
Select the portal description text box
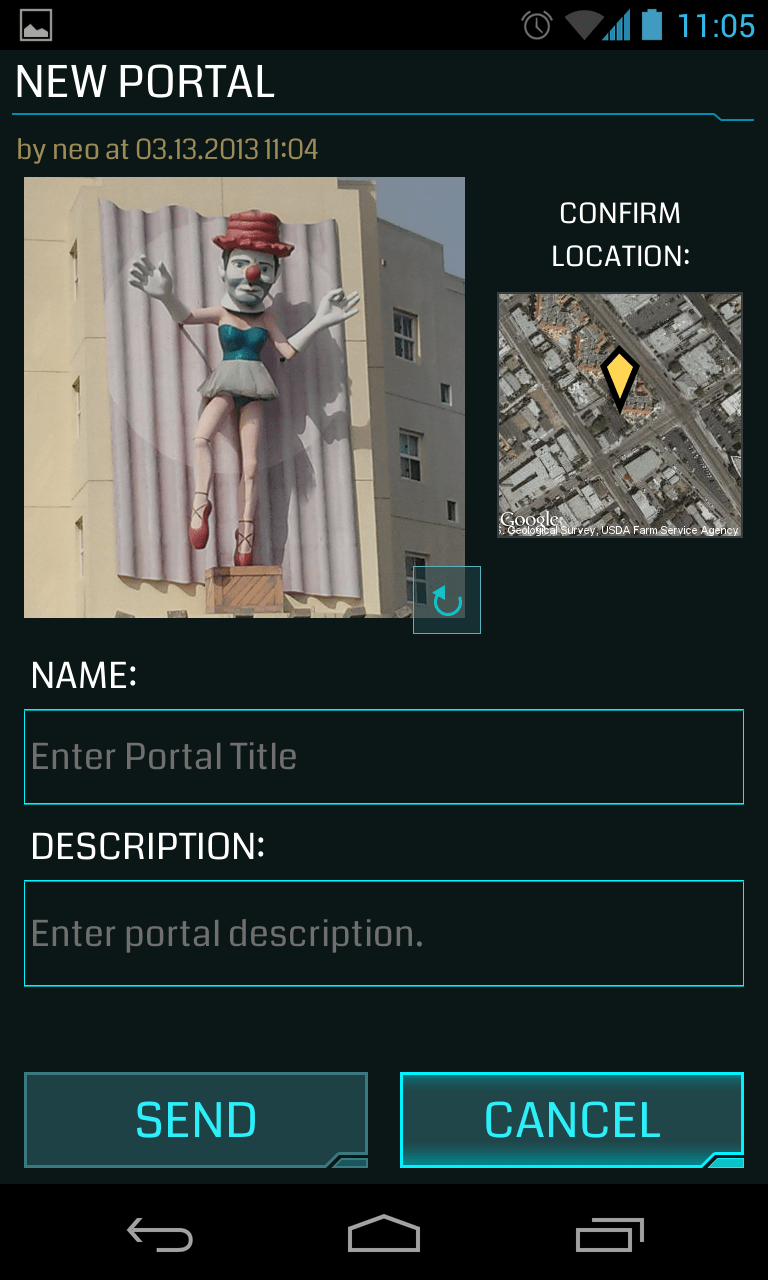384,933
